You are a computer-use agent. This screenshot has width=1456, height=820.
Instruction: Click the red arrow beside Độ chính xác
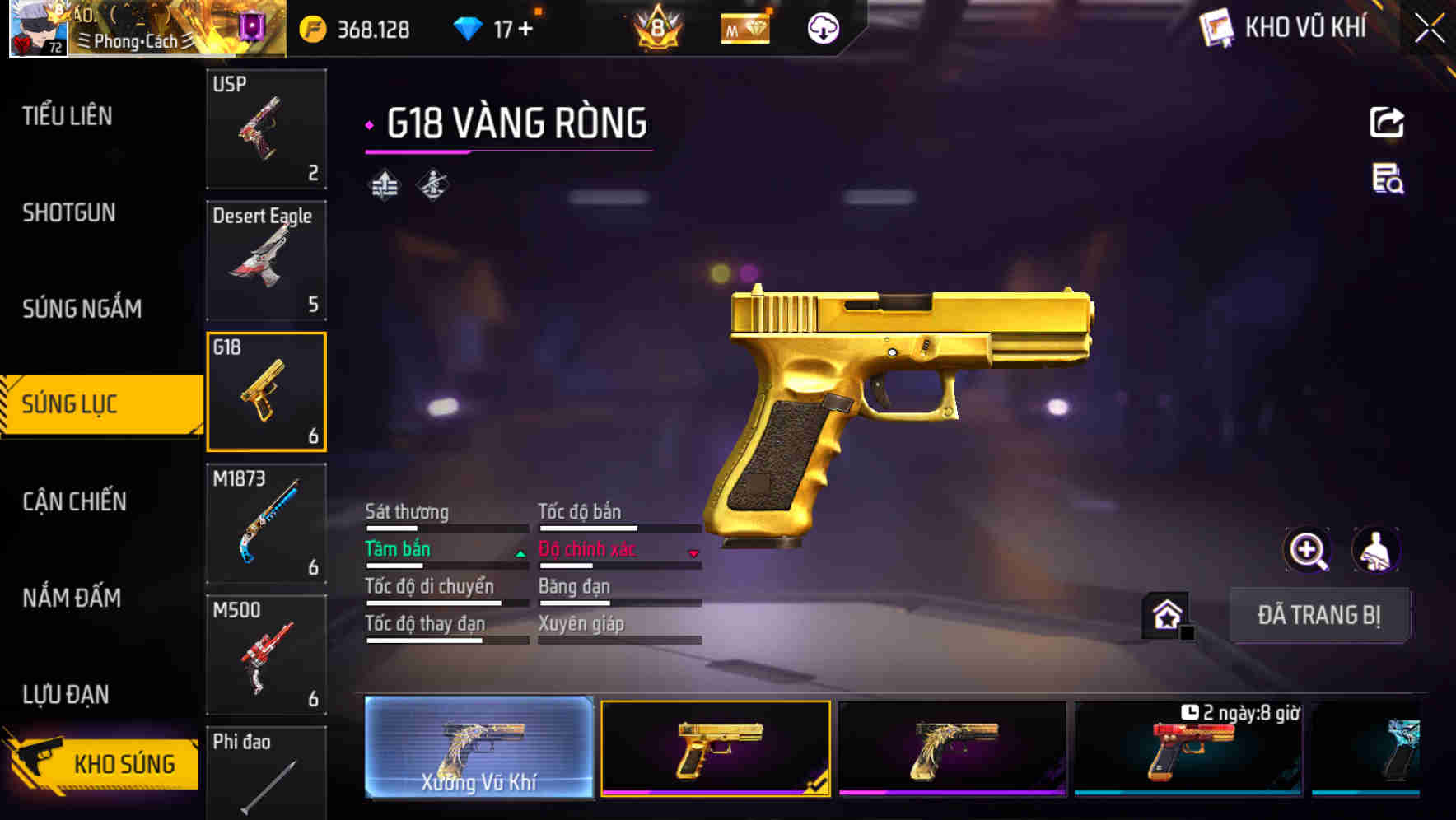click(x=694, y=554)
